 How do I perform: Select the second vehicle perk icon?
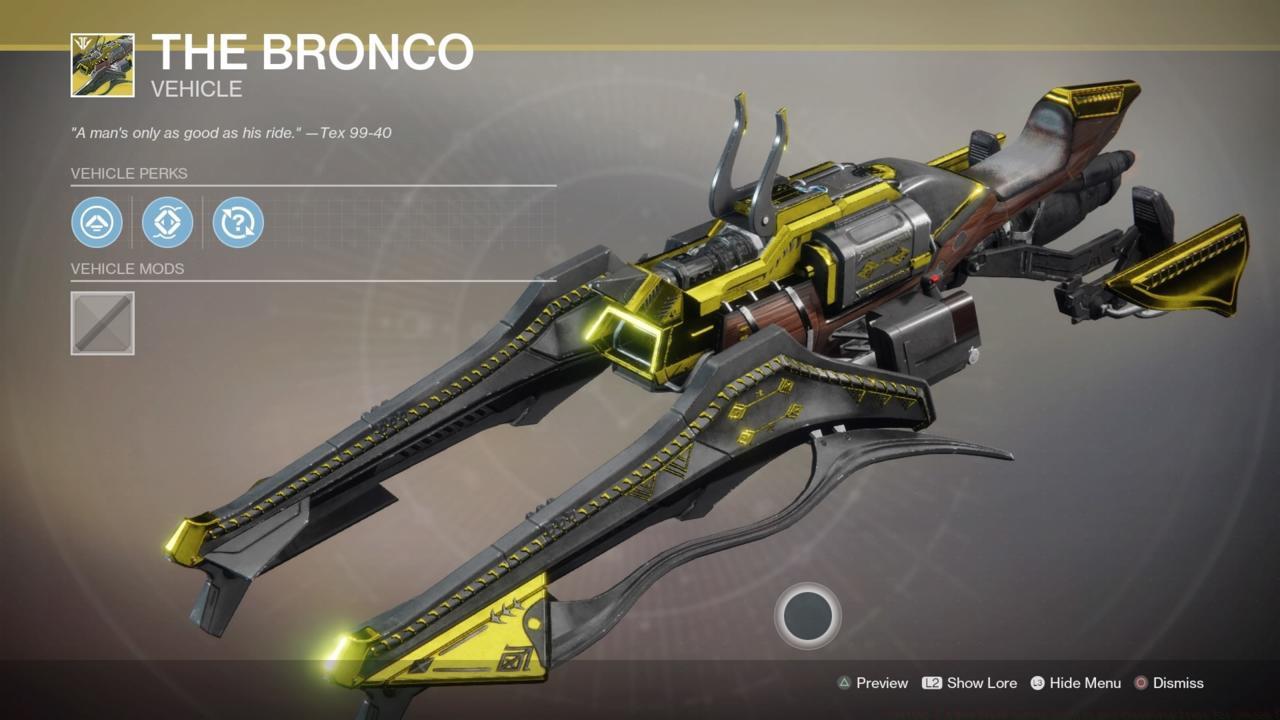(167, 222)
